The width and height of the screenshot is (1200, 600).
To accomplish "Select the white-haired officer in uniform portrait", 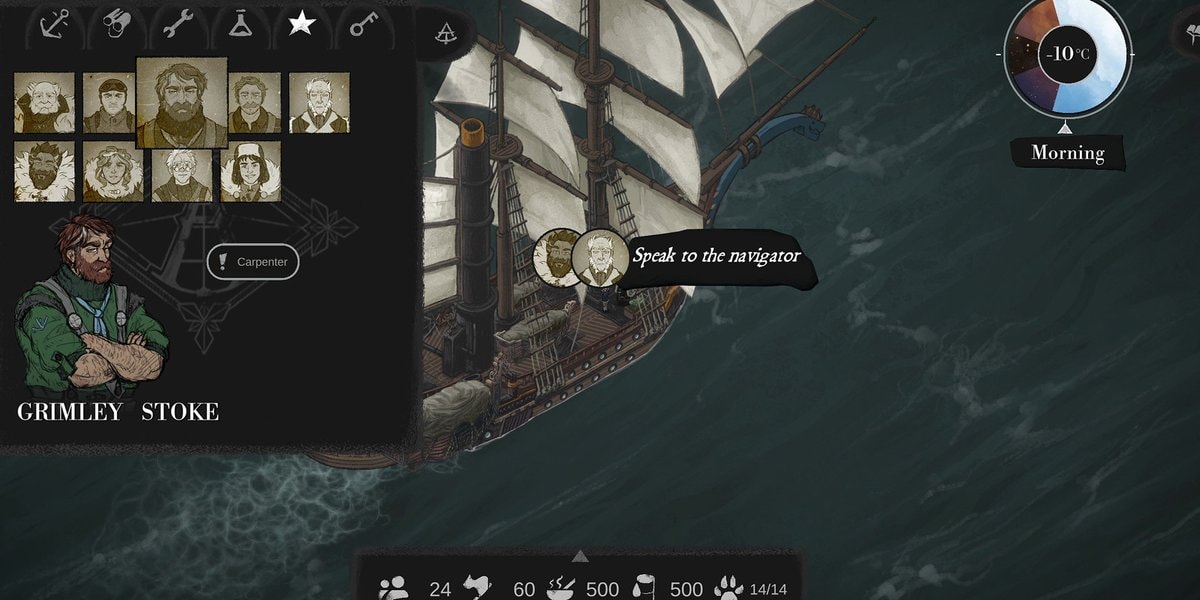I will coord(319,103).
